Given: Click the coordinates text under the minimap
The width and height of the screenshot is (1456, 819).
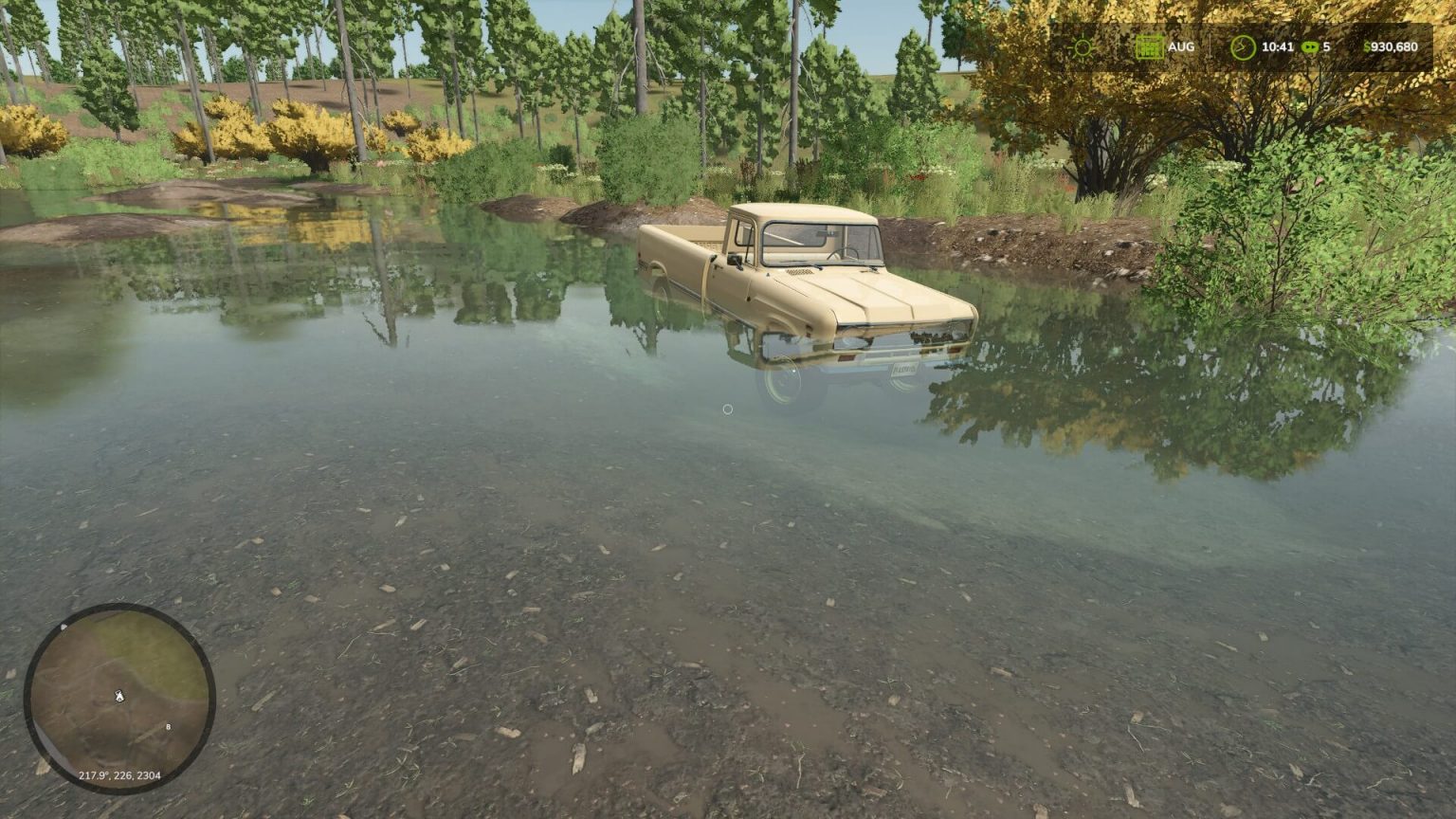Looking at the screenshot, I should (x=118, y=775).
